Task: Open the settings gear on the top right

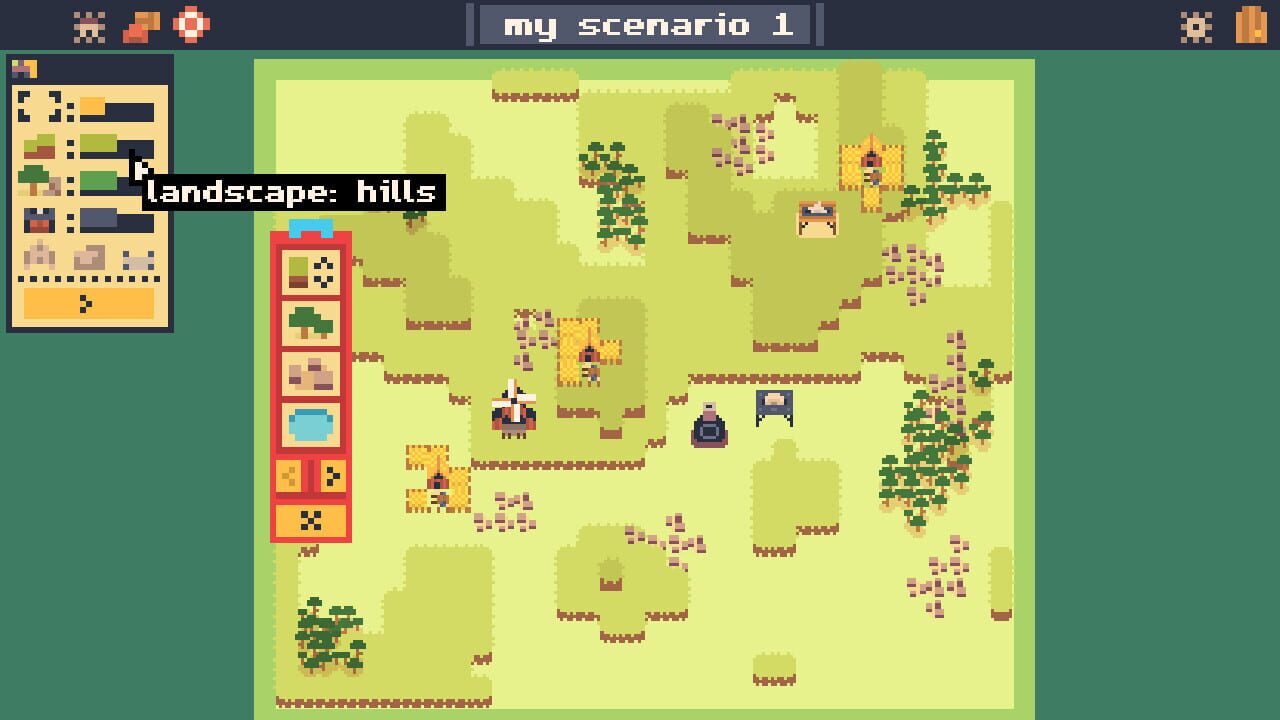Action: pos(1196,29)
